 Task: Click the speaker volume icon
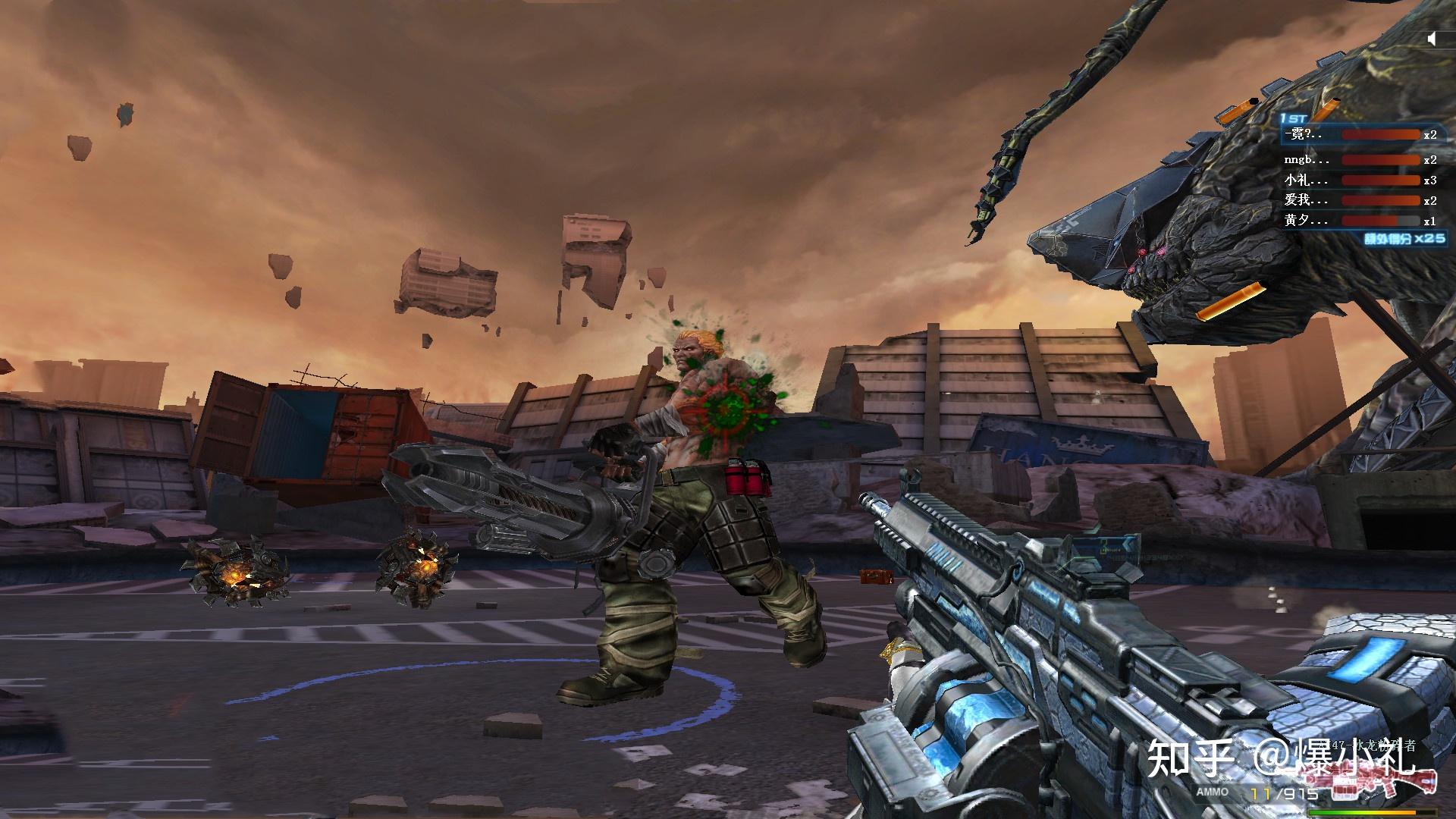click(x=1432, y=39)
